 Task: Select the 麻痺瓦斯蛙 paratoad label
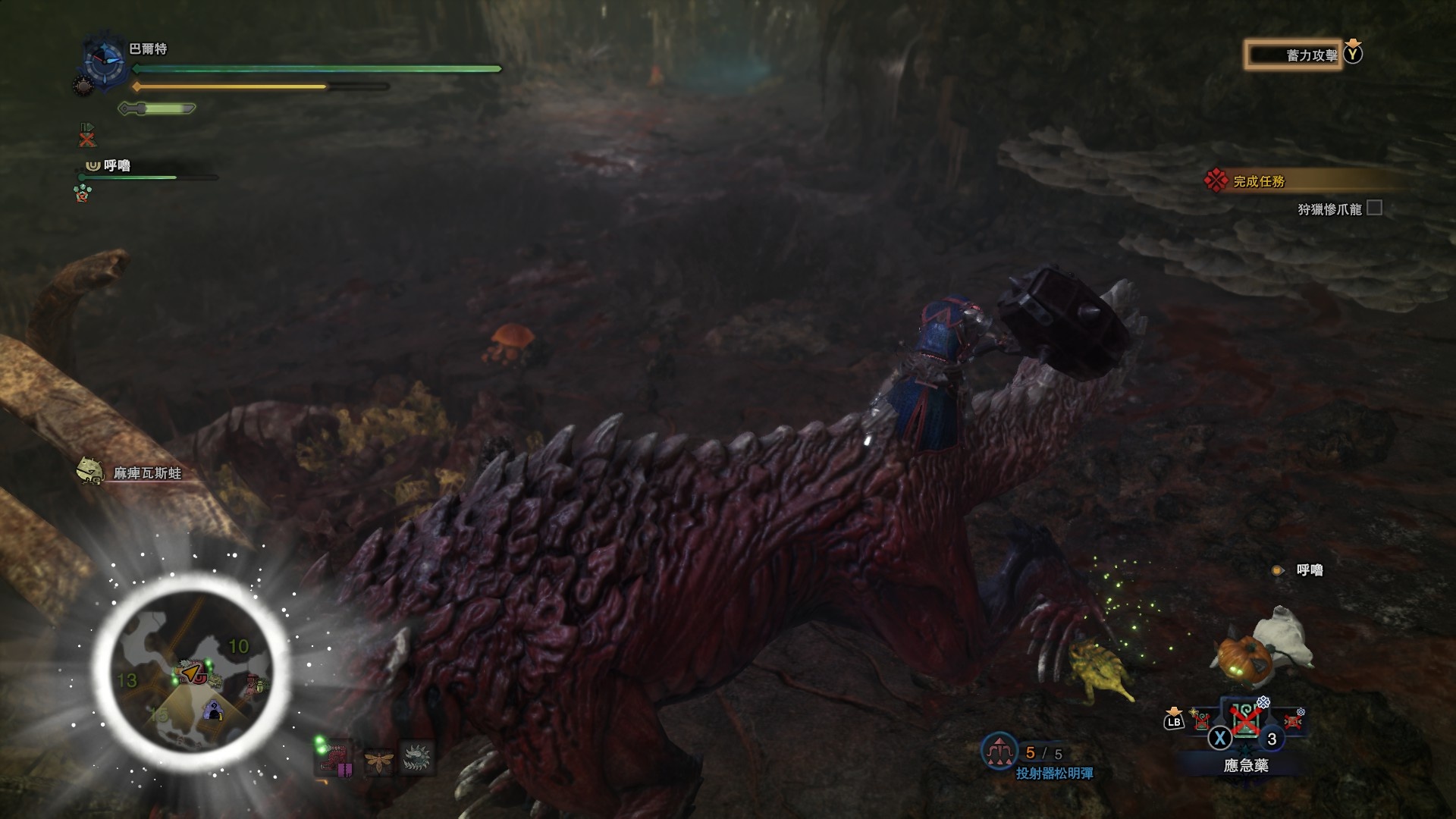click(x=147, y=473)
